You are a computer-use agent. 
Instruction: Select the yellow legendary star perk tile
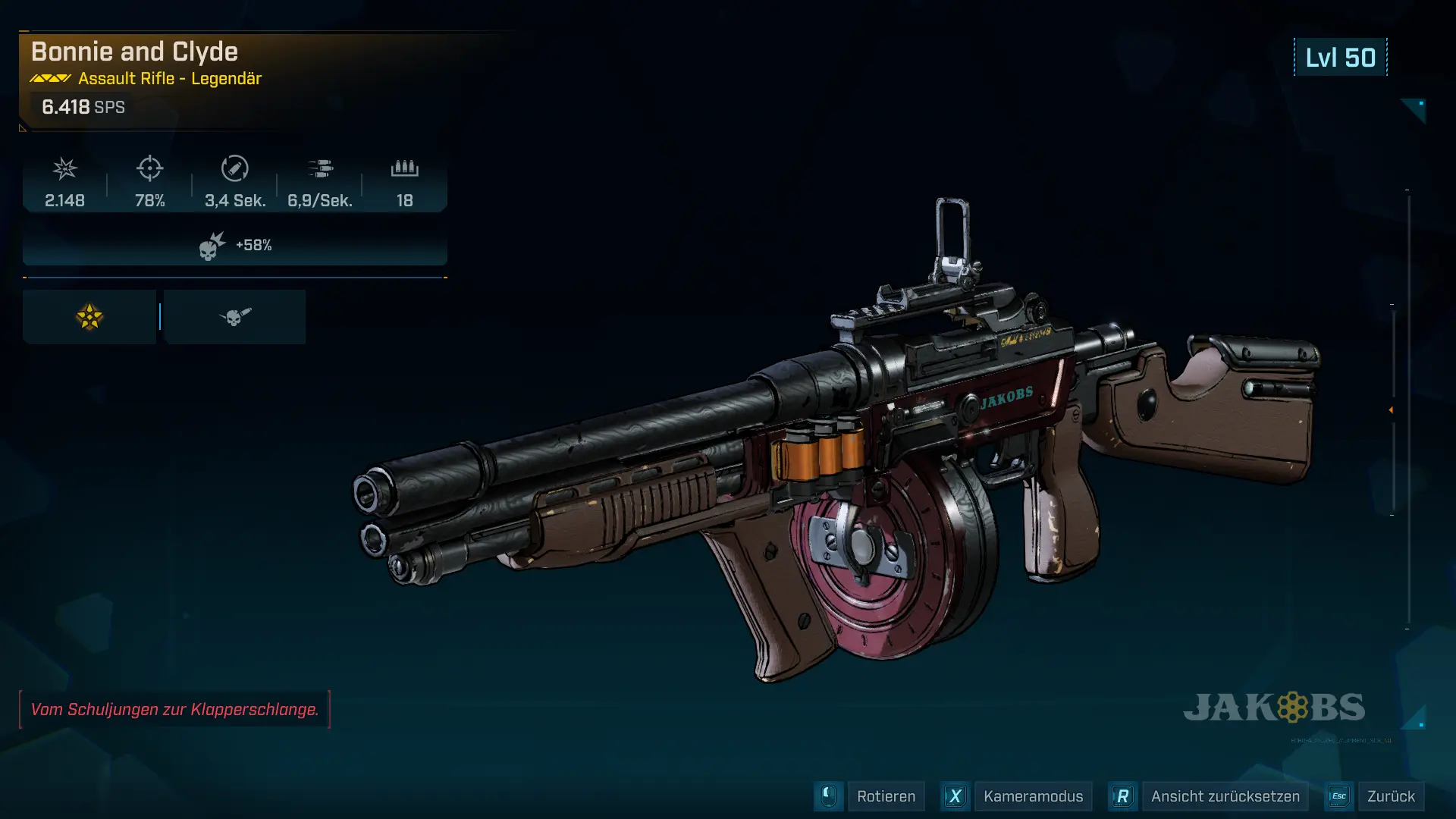[x=89, y=317]
